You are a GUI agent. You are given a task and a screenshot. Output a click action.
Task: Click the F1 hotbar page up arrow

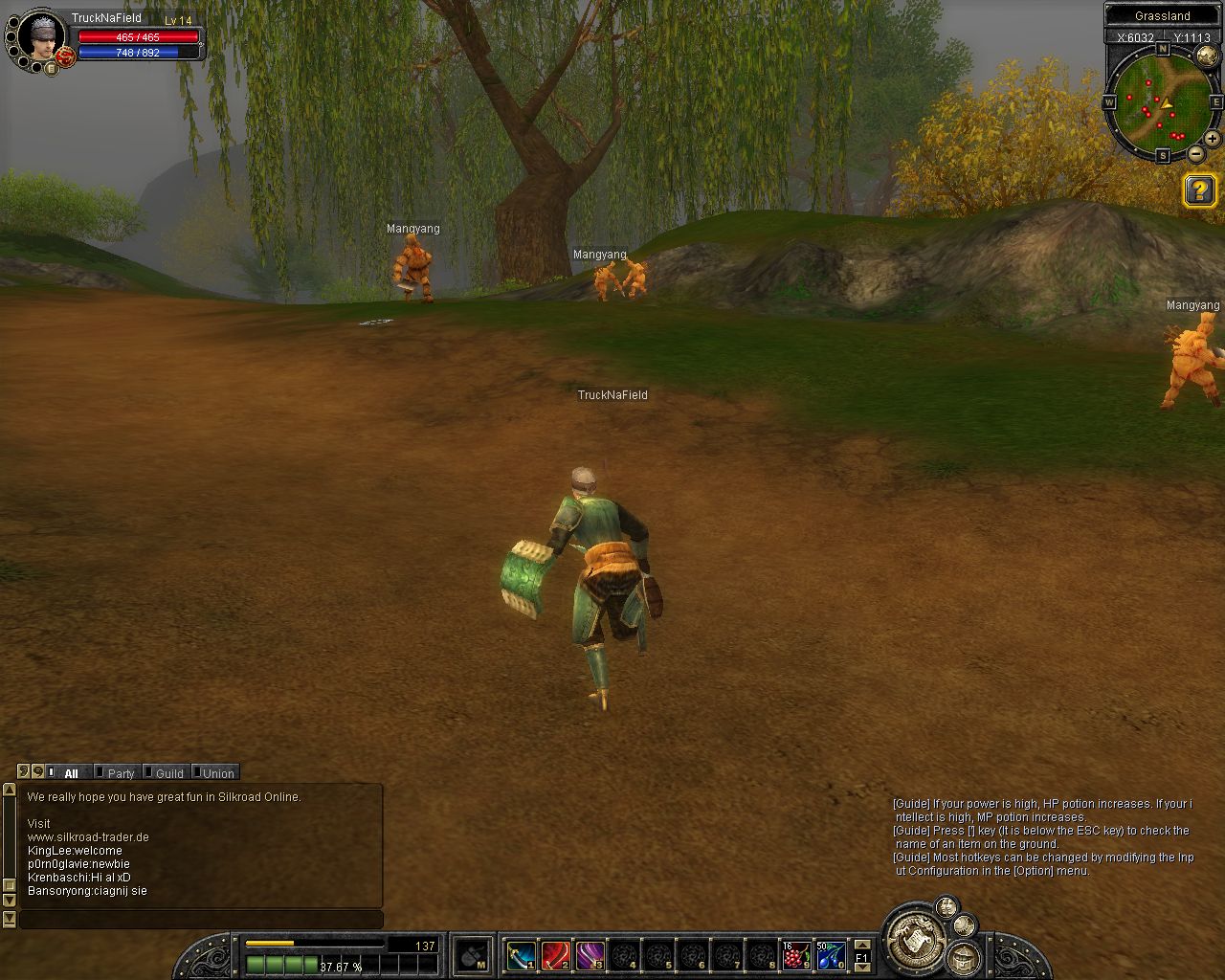pyautogui.click(x=861, y=944)
